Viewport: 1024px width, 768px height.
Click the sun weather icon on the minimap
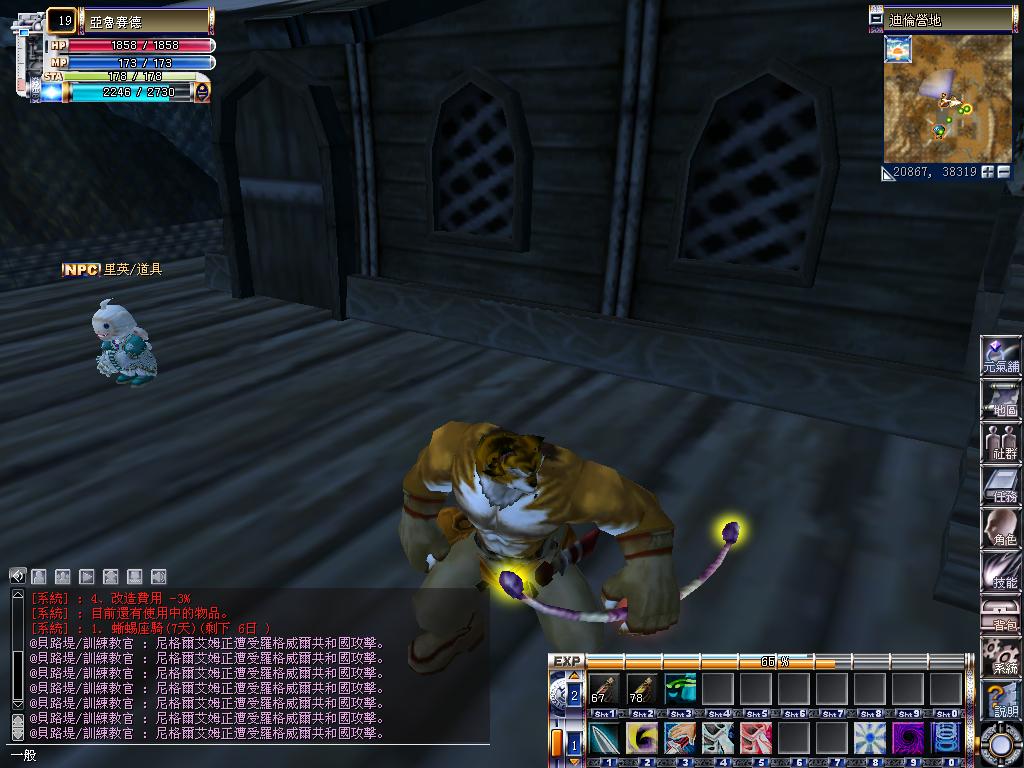tap(898, 49)
